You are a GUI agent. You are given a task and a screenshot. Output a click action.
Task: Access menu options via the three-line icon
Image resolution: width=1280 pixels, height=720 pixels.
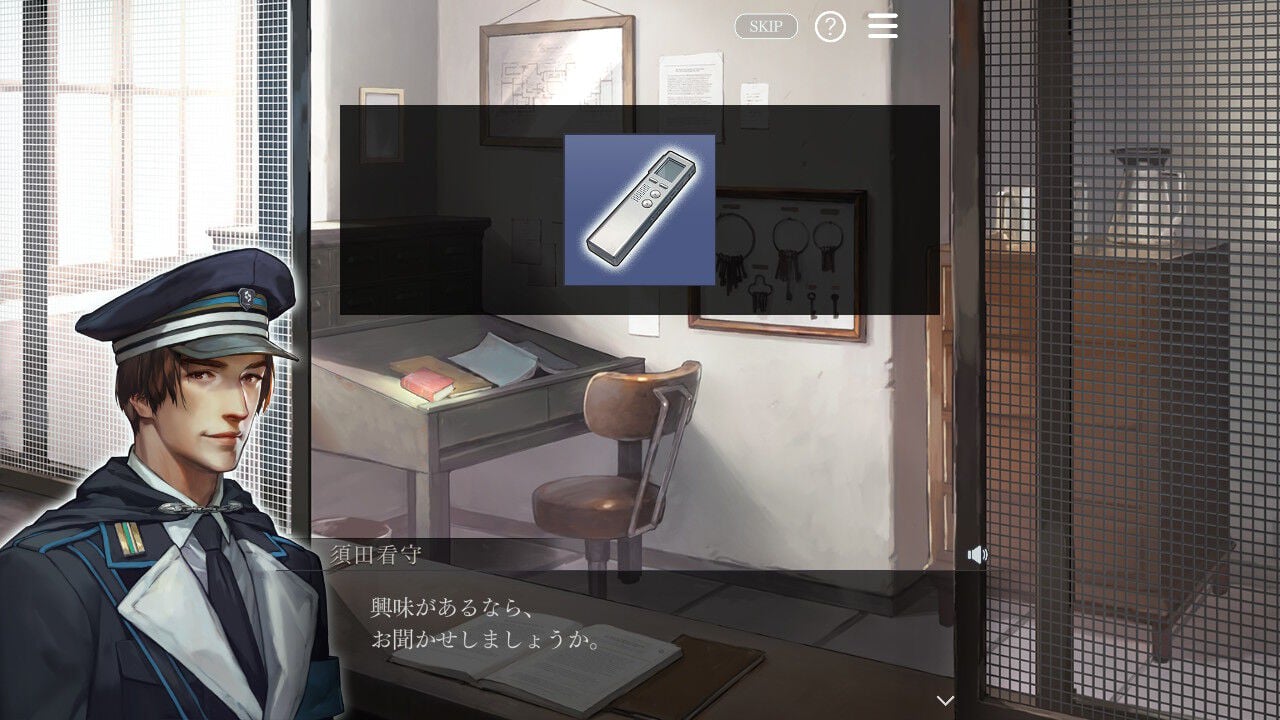(x=883, y=26)
